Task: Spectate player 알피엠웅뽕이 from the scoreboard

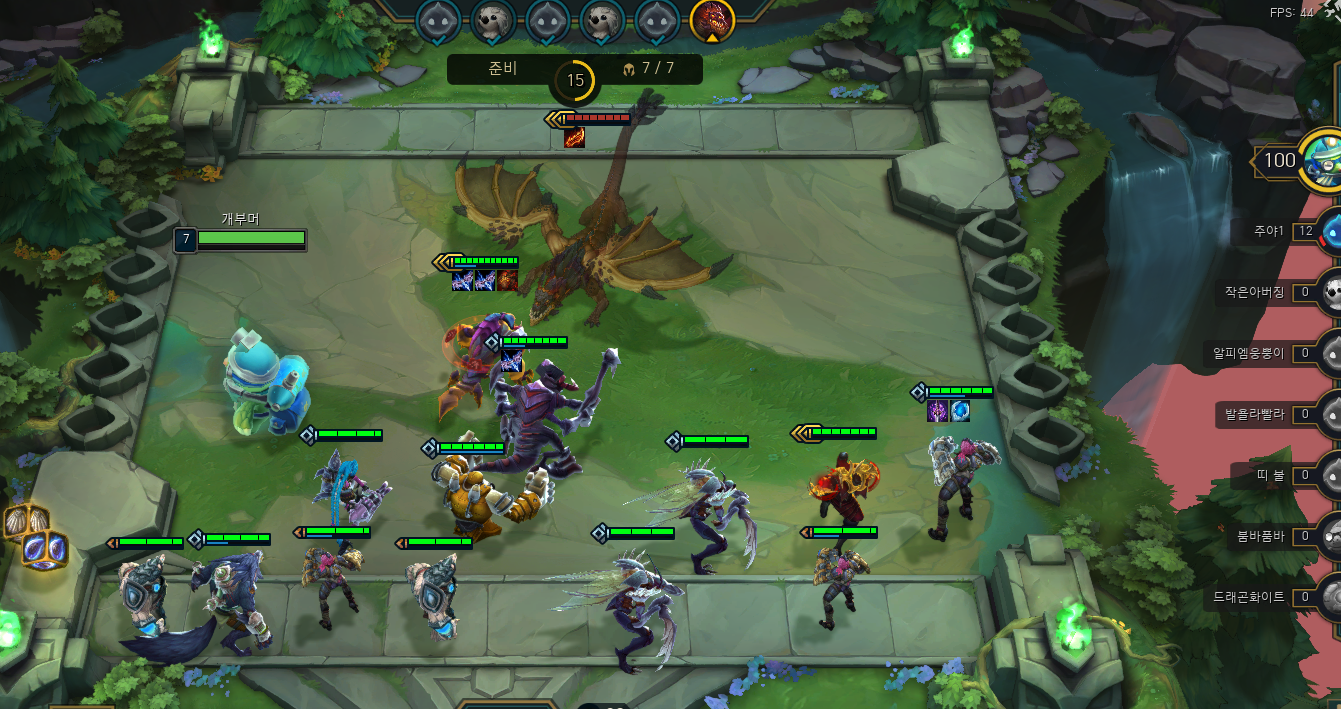Action: pos(1248,353)
